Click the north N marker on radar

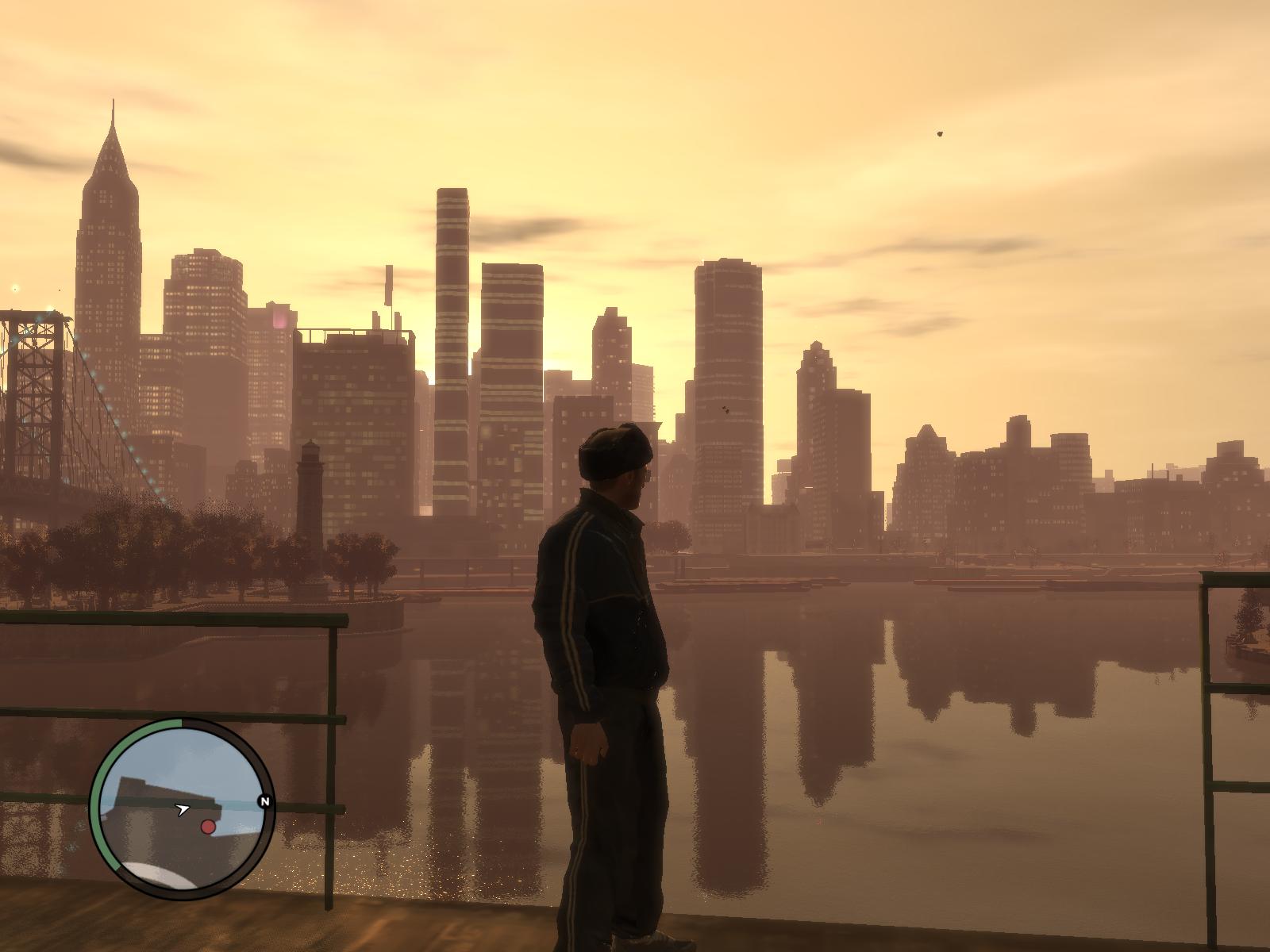[264, 802]
